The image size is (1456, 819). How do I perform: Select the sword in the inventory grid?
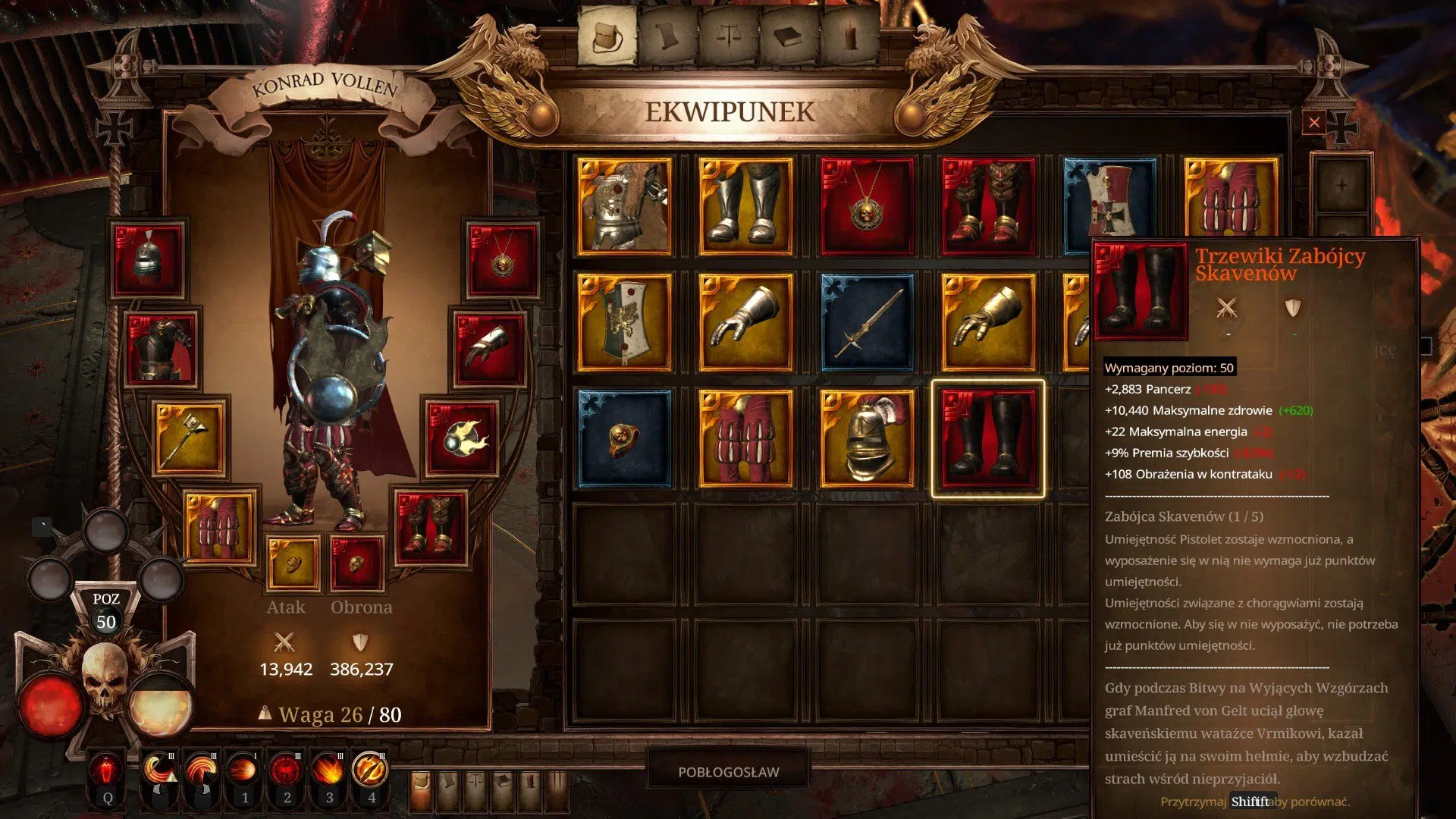pyautogui.click(x=868, y=322)
